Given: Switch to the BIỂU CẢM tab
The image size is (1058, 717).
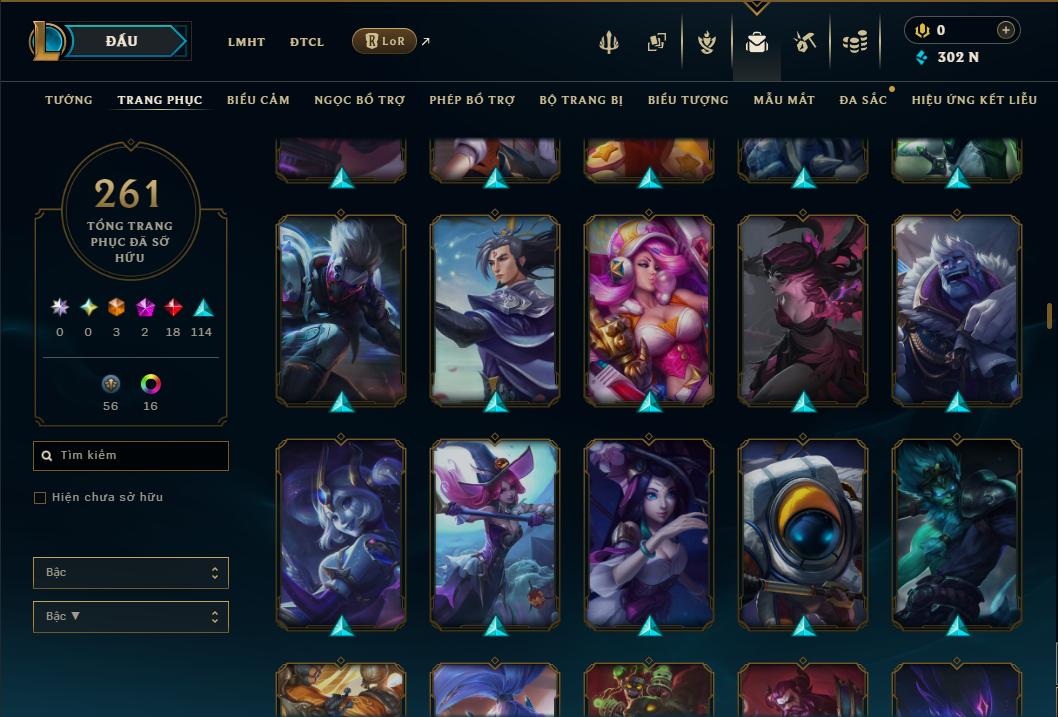Looking at the screenshot, I should coord(258,100).
